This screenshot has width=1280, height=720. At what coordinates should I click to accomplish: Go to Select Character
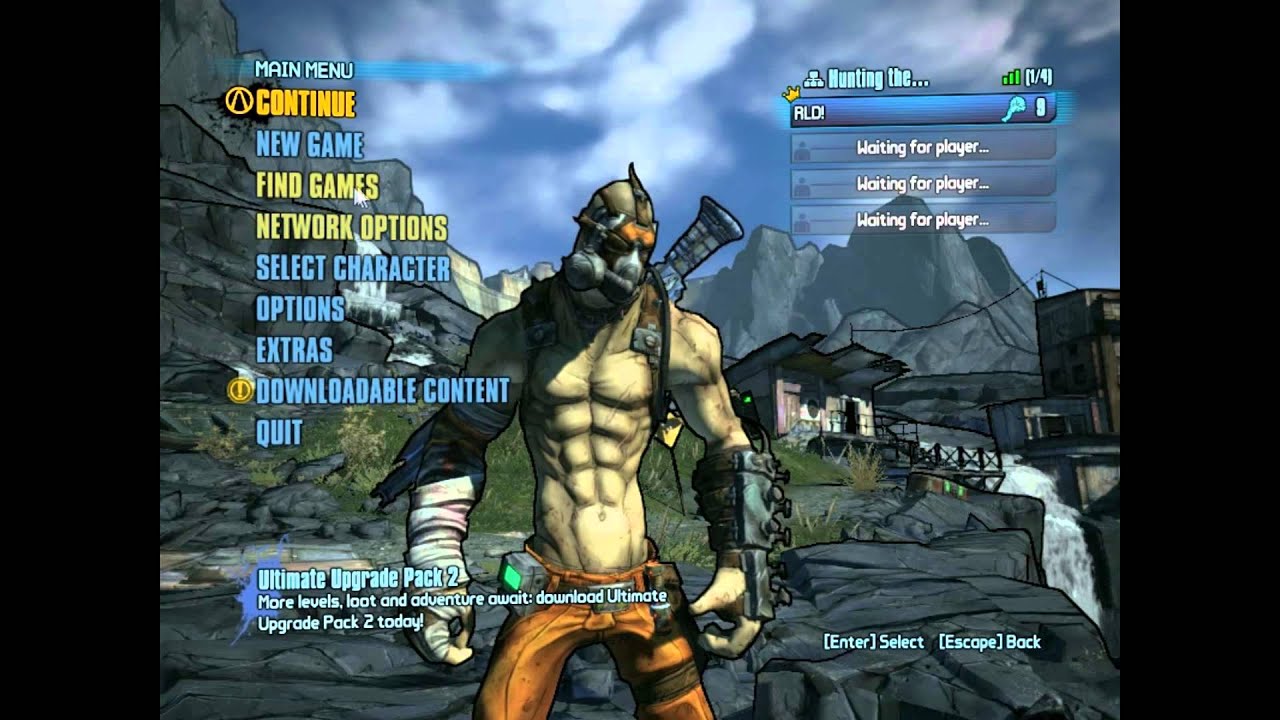[x=353, y=268]
